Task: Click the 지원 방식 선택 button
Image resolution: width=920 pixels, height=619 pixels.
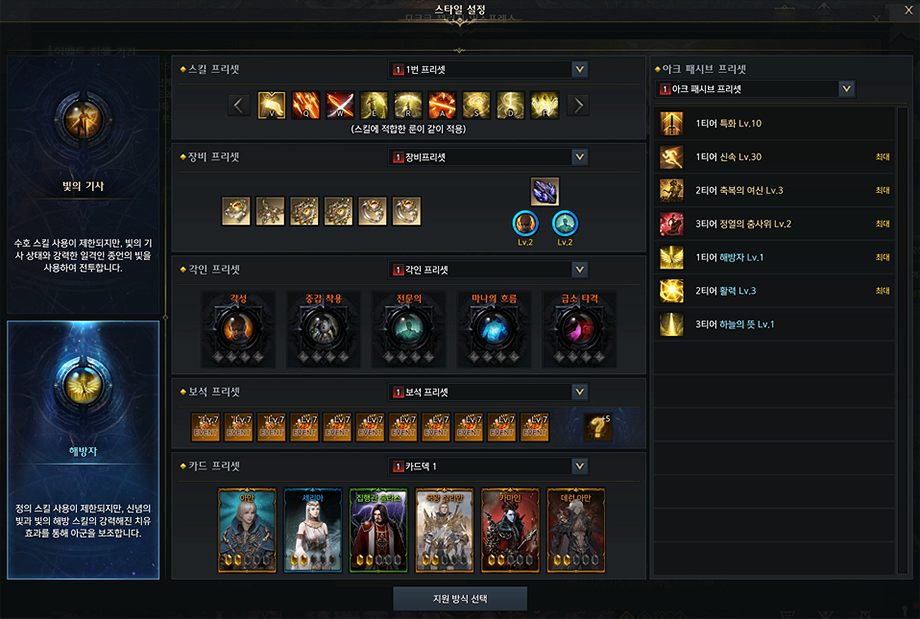Action: (460, 598)
